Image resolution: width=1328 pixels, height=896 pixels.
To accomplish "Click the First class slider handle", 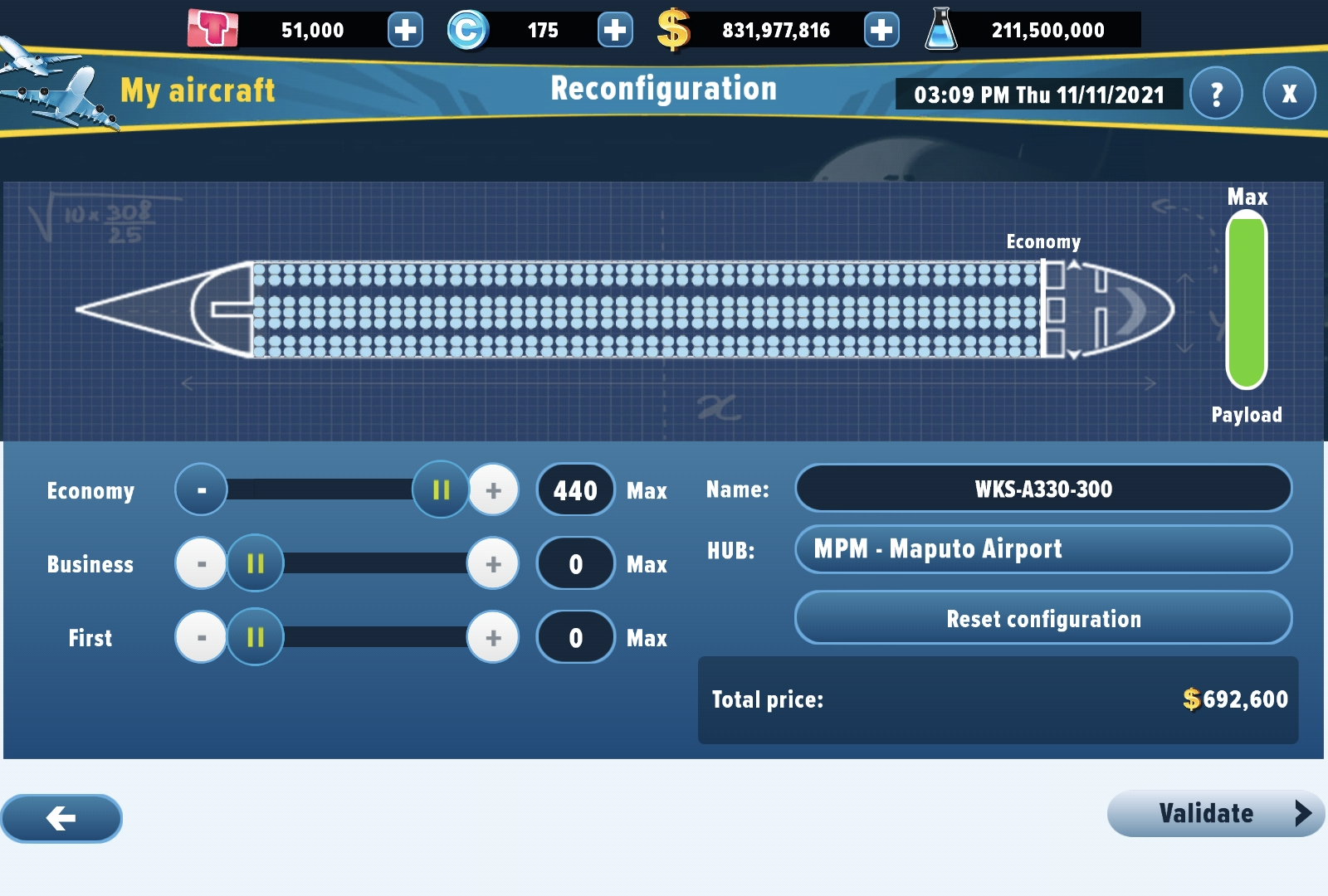I will coord(256,638).
